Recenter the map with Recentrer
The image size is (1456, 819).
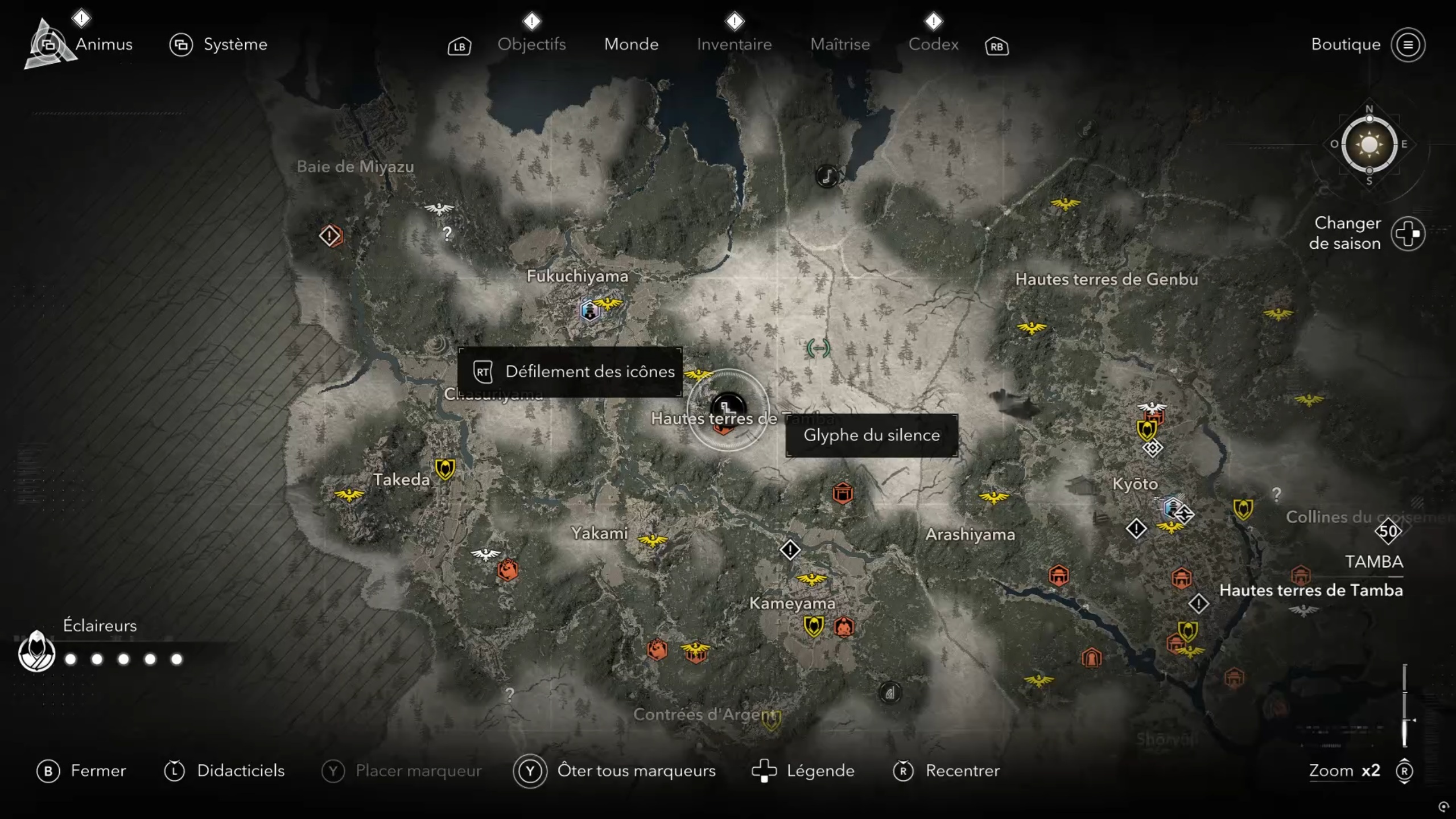[x=962, y=771]
